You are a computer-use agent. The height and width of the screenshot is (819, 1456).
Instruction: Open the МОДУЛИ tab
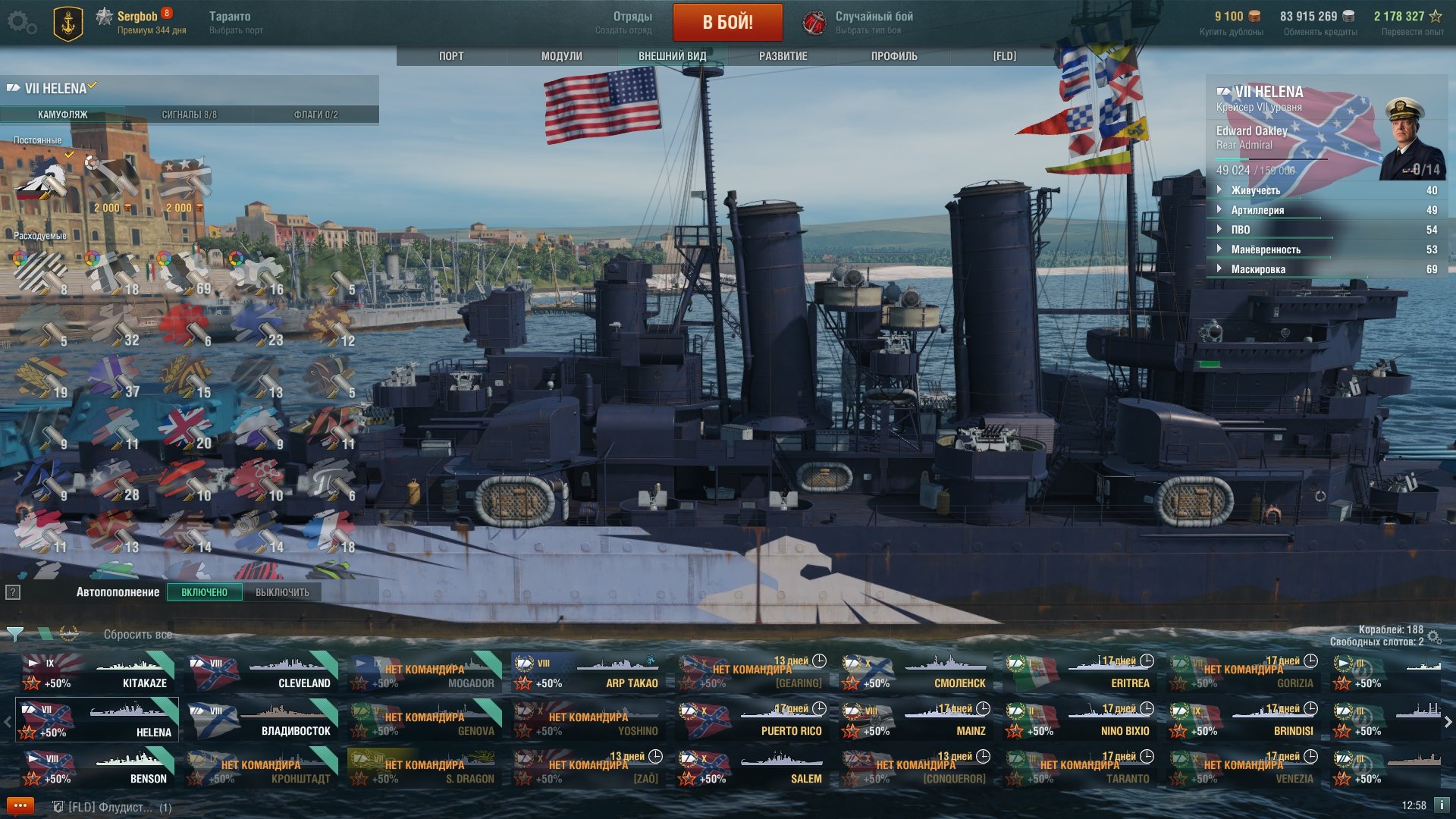tap(561, 56)
